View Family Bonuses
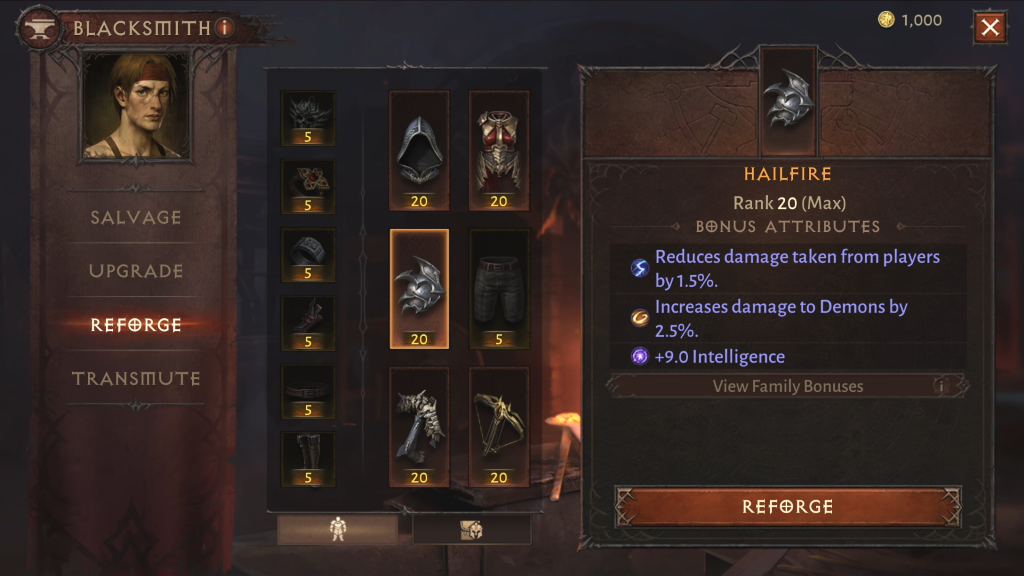The image size is (1024, 576). (787, 386)
